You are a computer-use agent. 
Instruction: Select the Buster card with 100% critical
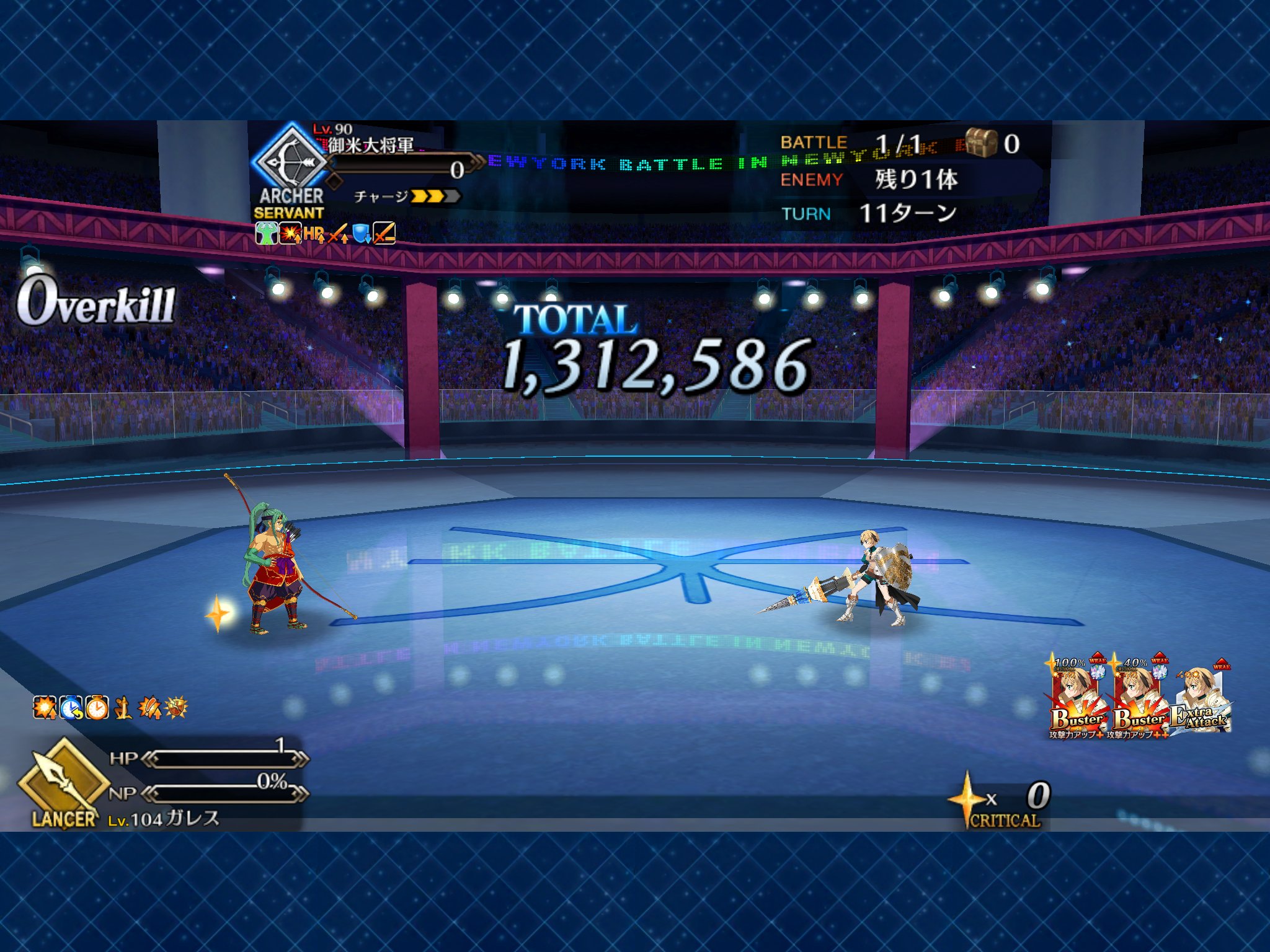(x=1077, y=697)
